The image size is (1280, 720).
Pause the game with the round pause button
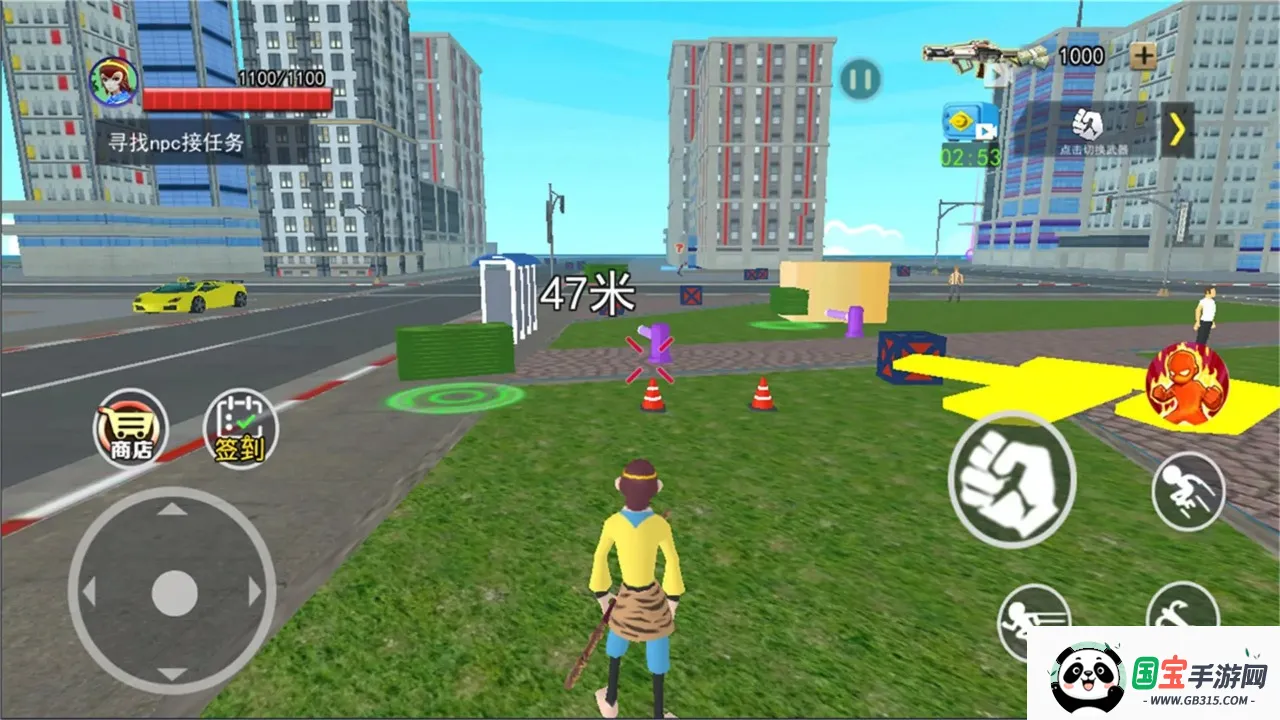coord(860,78)
